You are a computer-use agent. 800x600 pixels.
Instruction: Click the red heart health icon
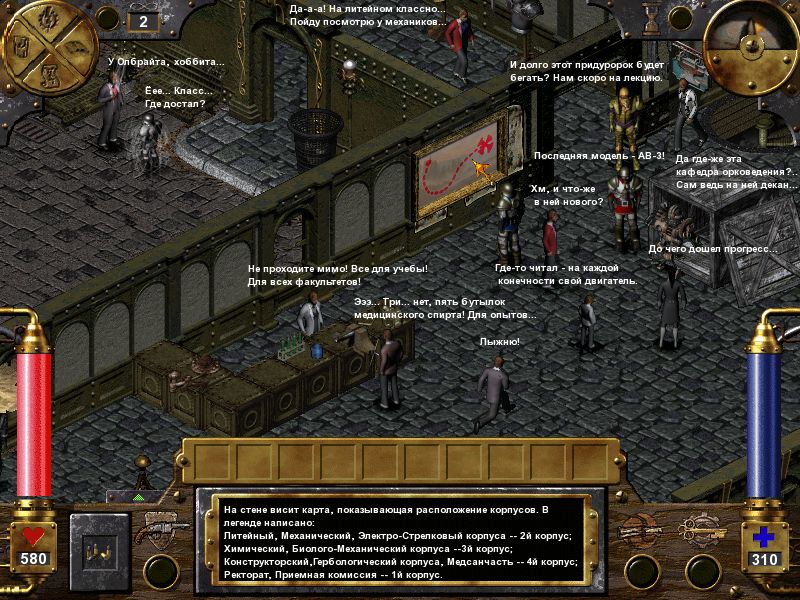[34, 537]
